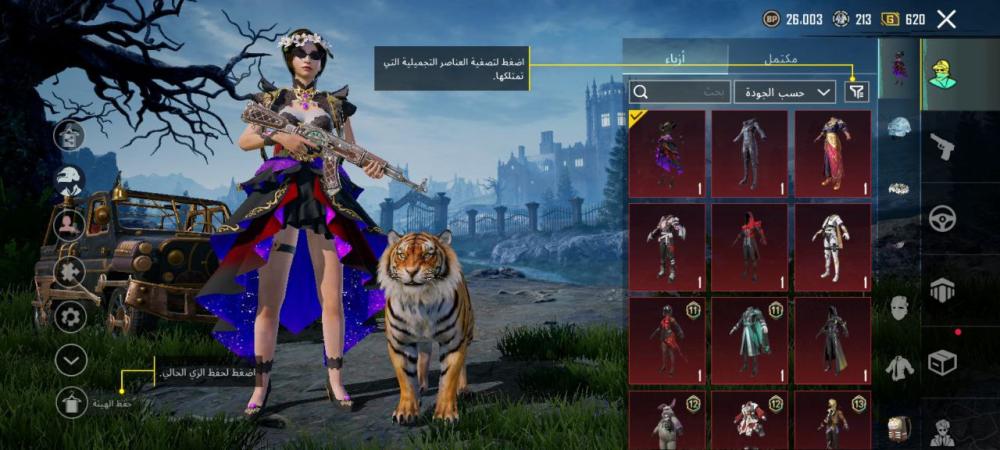Select the white armor suit outfit
Image resolution: width=1000 pixels, height=450 pixels.
click(x=832, y=247)
